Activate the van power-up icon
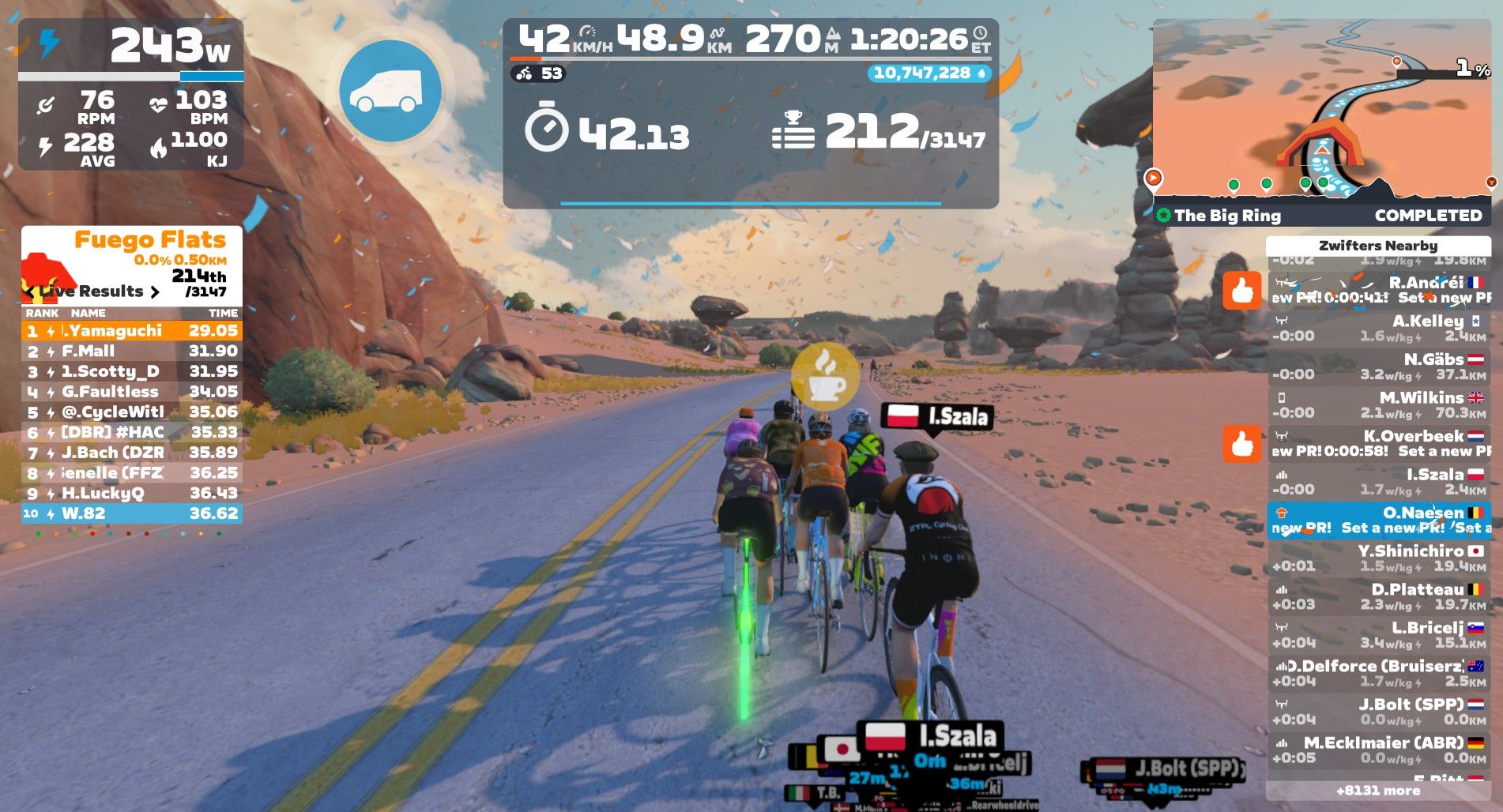The height and width of the screenshot is (812, 1503). pos(390,92)
